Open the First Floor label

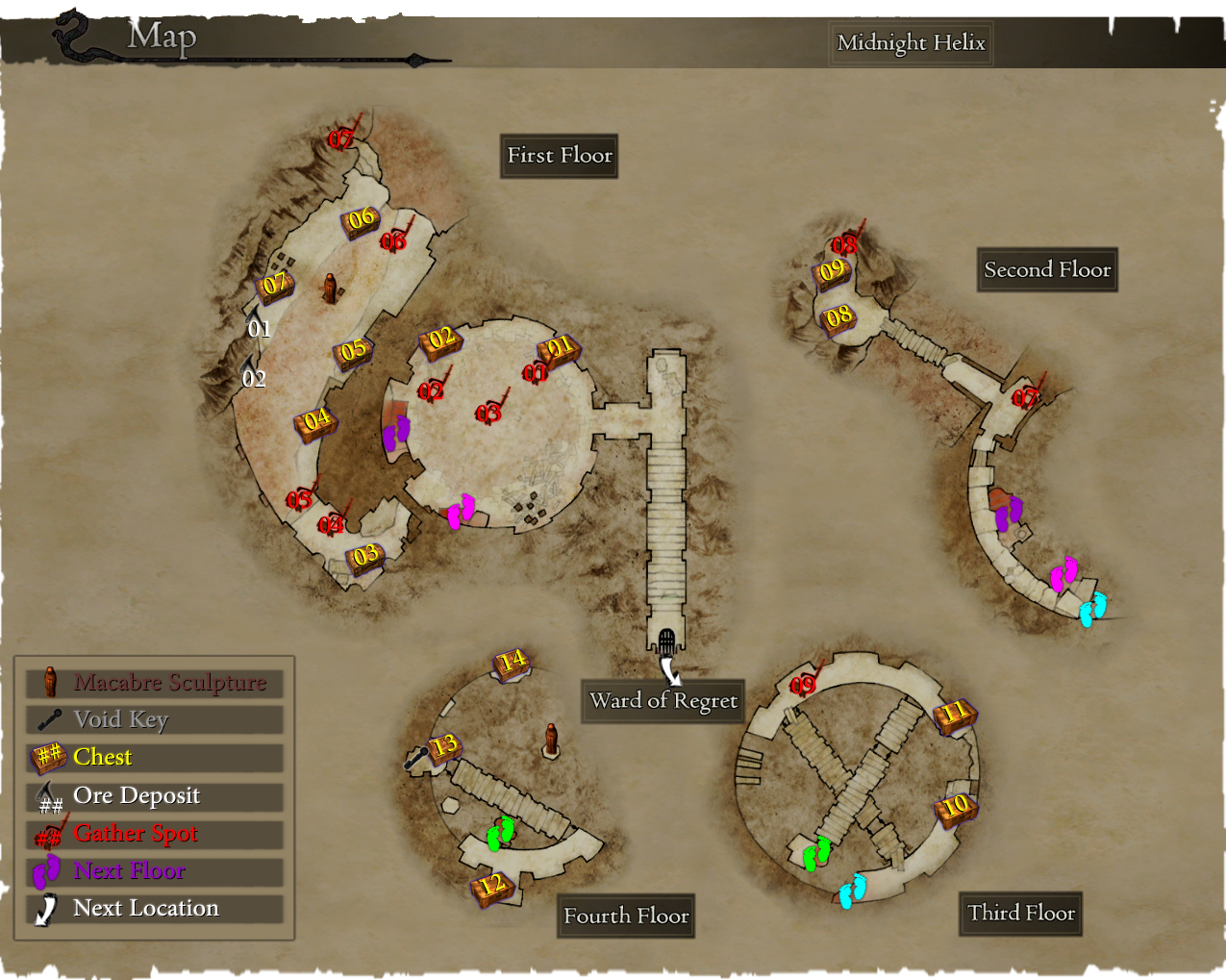tap(559, 156)
